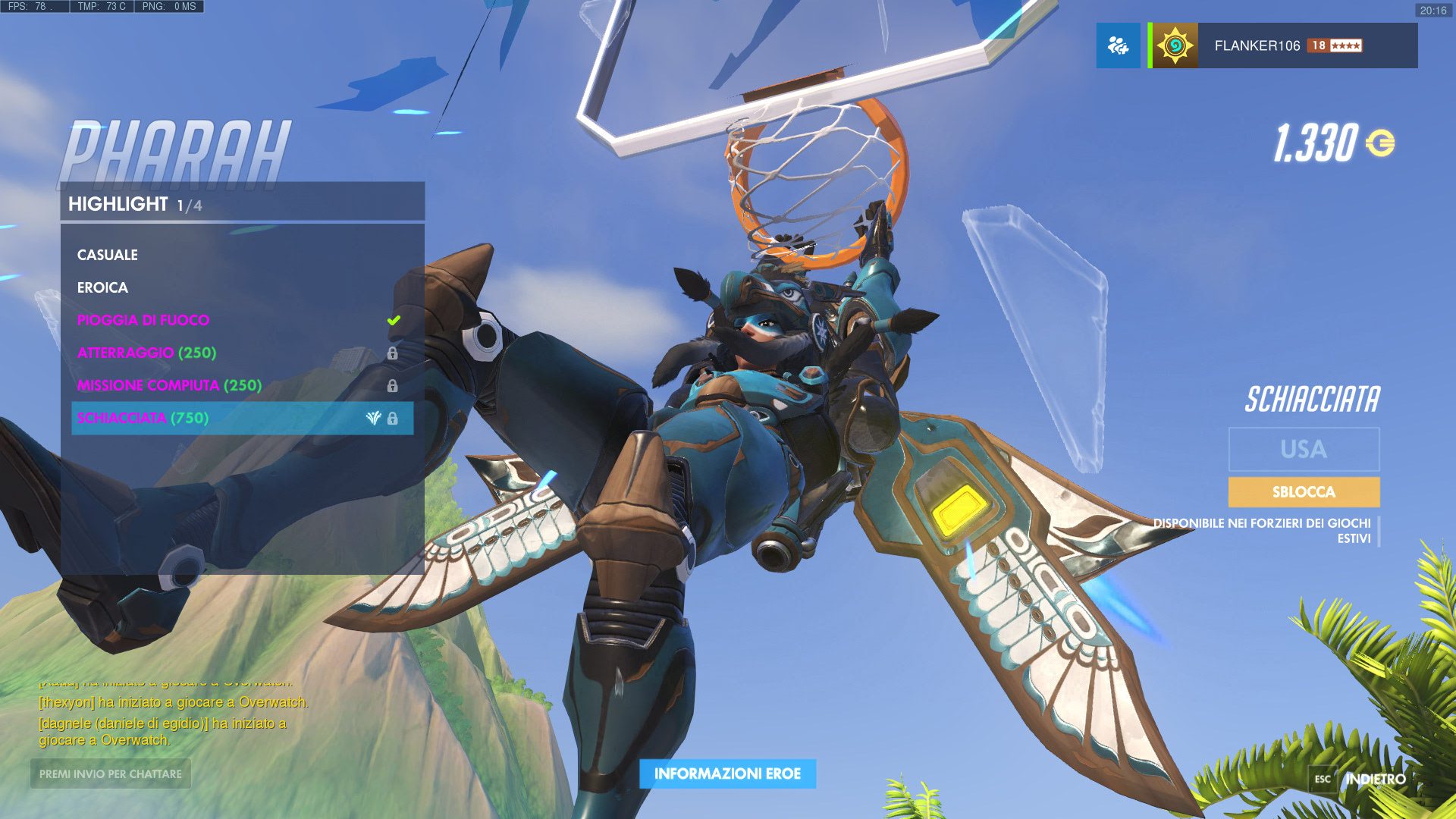
Task: Select the Casuale highlight option
Action: pyautogui.click(x=108, y=255)
